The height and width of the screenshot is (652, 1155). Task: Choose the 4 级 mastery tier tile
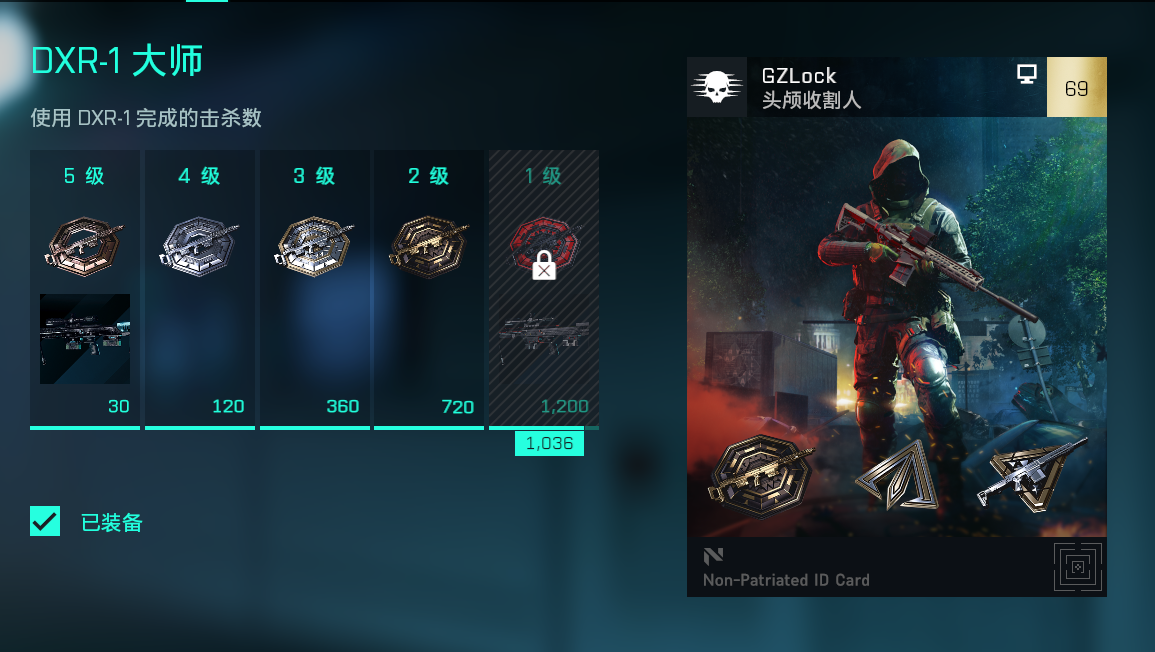[200, 290]
